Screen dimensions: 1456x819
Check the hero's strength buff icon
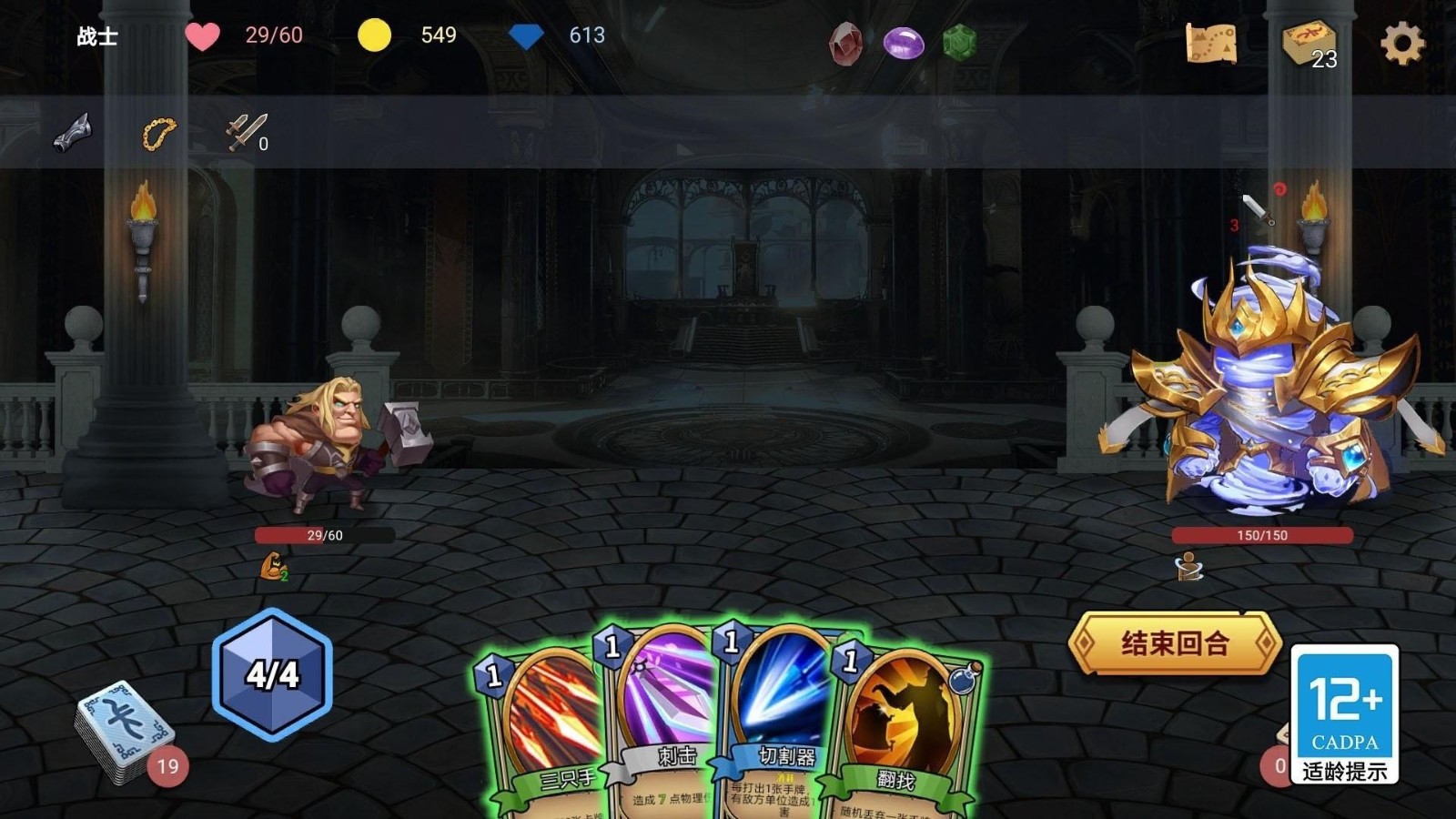[x=273, y=567]
